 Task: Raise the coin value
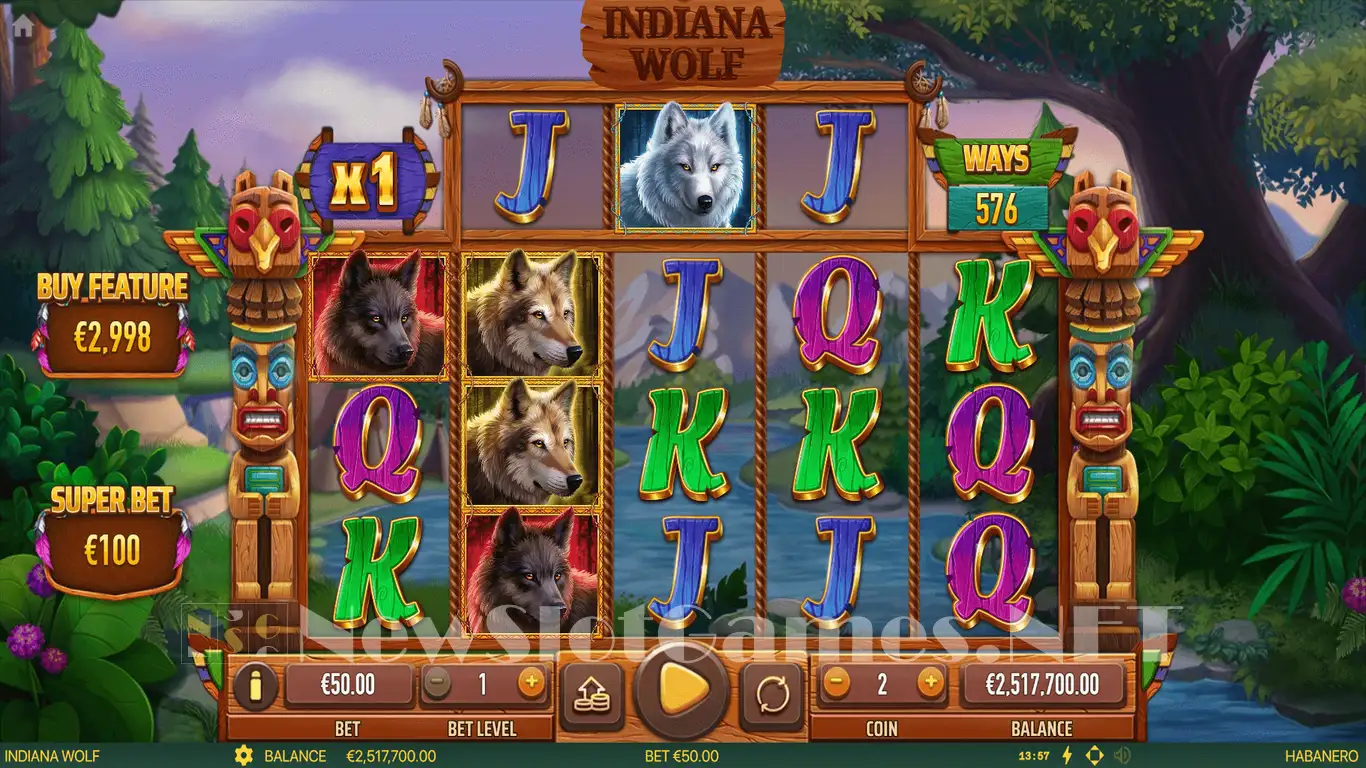pyautogui.click(x=930, y=684)
